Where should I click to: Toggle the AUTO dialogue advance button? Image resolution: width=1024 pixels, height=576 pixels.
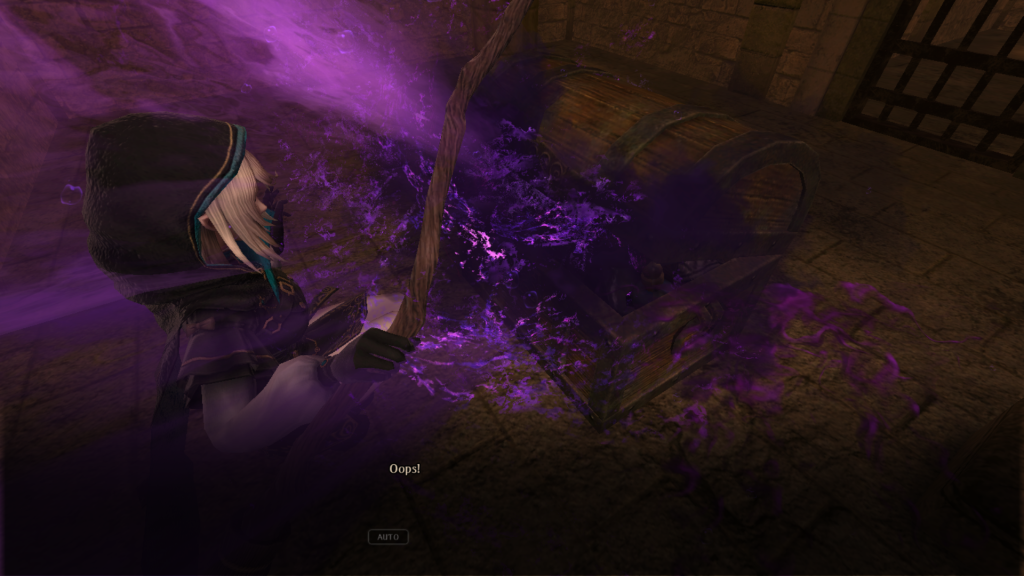pos(388,537)
